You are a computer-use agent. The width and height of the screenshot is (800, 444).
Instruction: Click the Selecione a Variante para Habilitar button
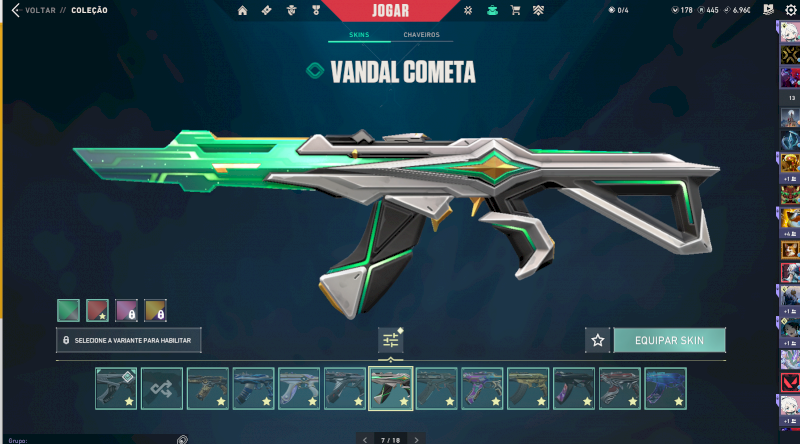pyautogui.click(x=129, y=340)
